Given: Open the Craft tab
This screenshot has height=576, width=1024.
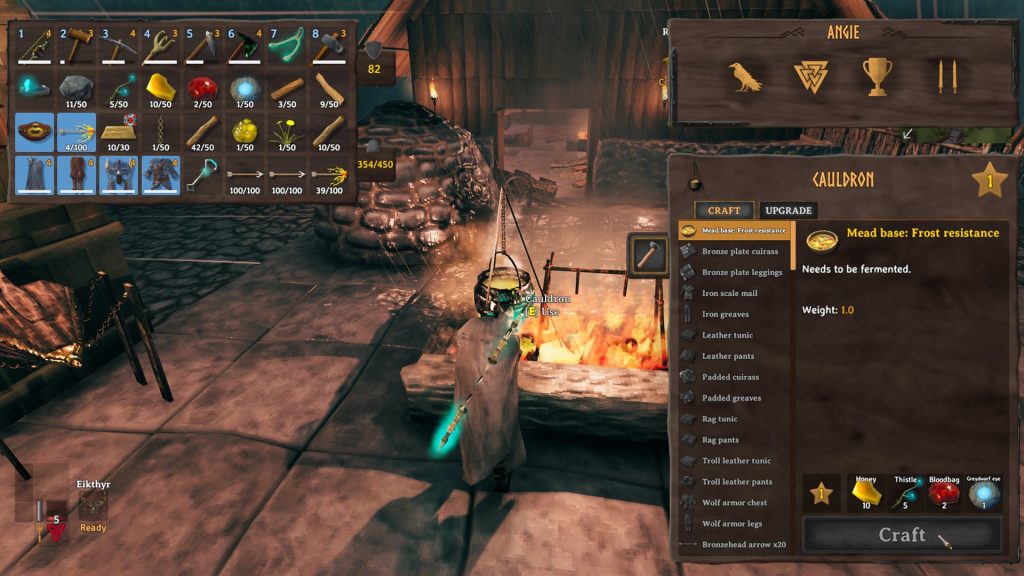Looking at the screenshot, I should (x=725, y=210).
